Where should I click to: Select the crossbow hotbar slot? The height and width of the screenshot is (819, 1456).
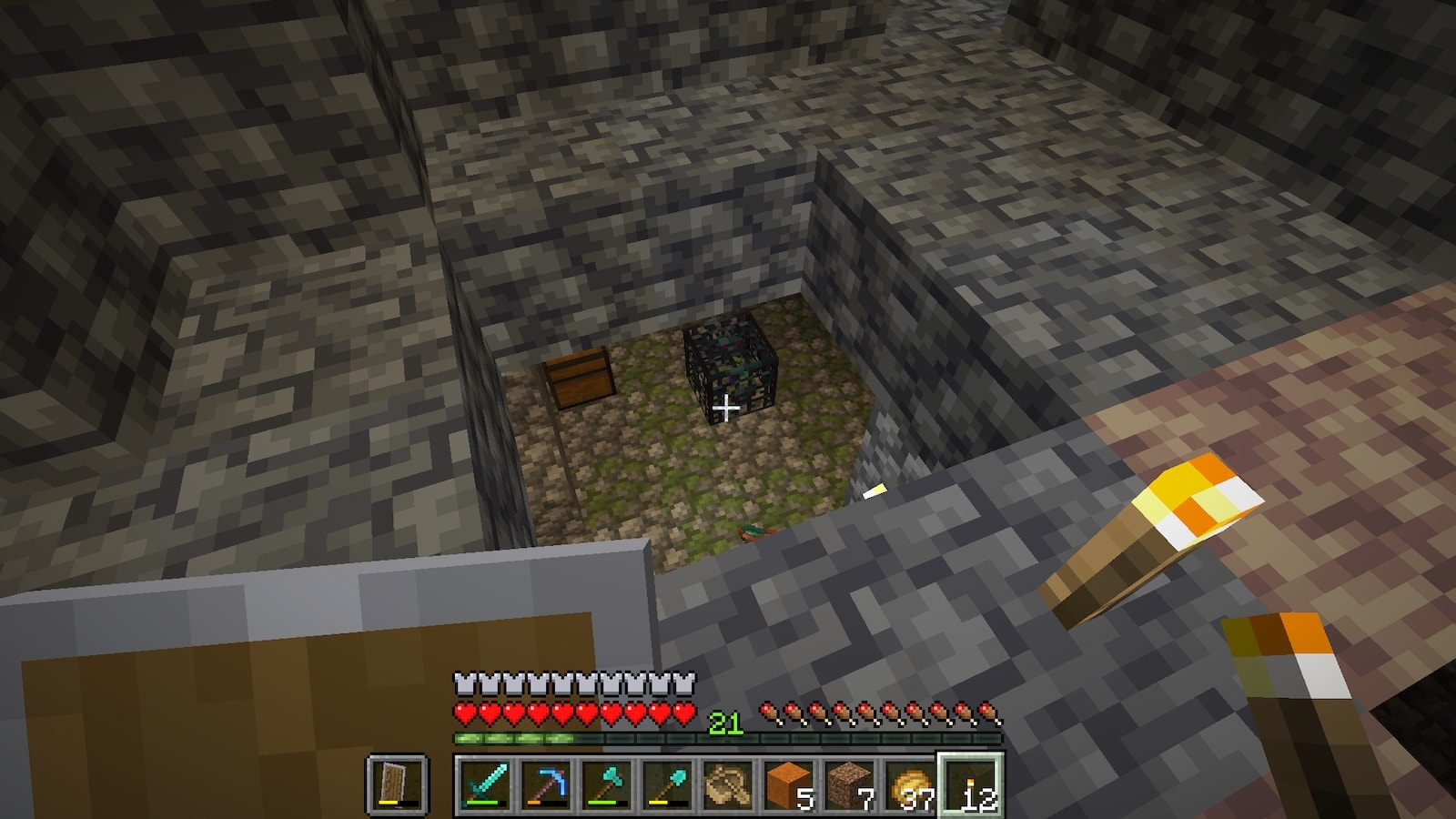(727, 784)
